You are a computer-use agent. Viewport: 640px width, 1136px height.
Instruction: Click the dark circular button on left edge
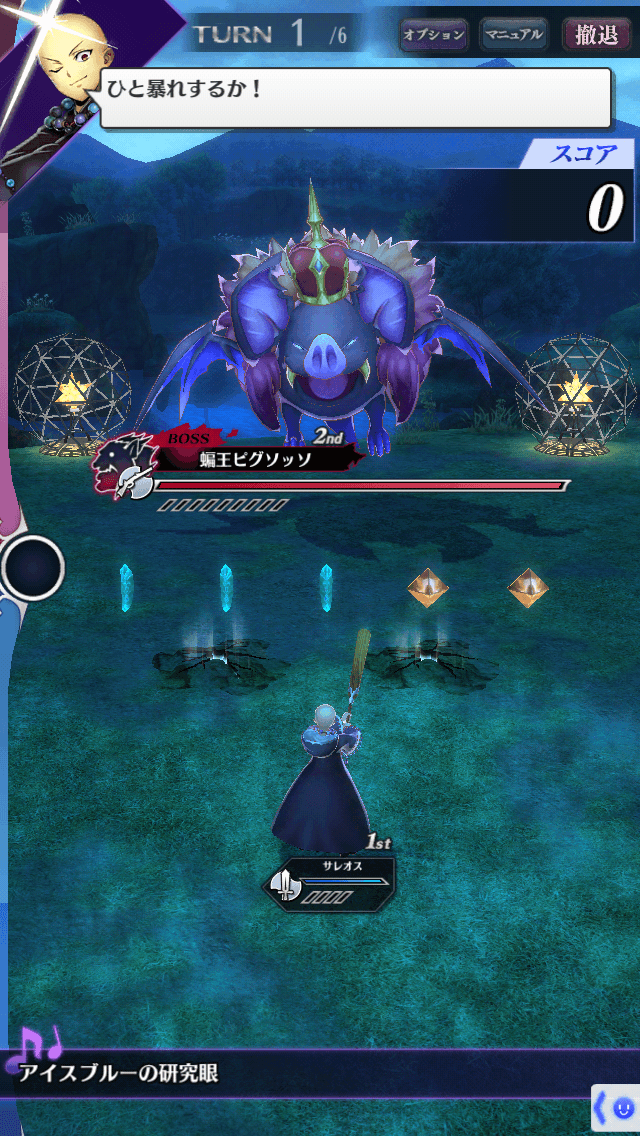click(x=33, y=568)
